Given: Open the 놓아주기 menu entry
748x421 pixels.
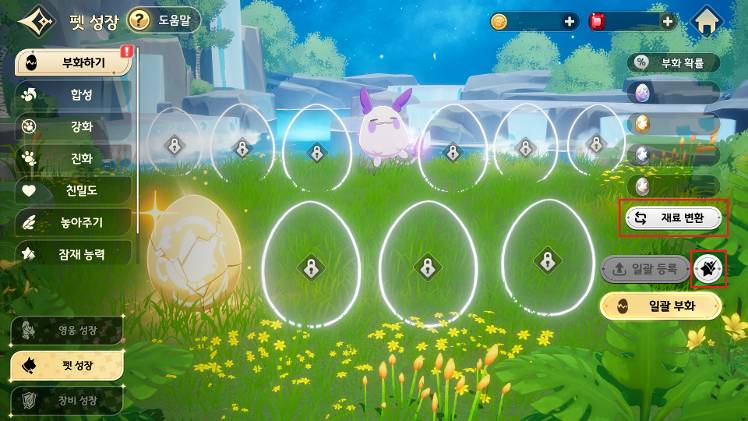Looking at the screenshot, I should pyautogui.click(x=72, y=221).
